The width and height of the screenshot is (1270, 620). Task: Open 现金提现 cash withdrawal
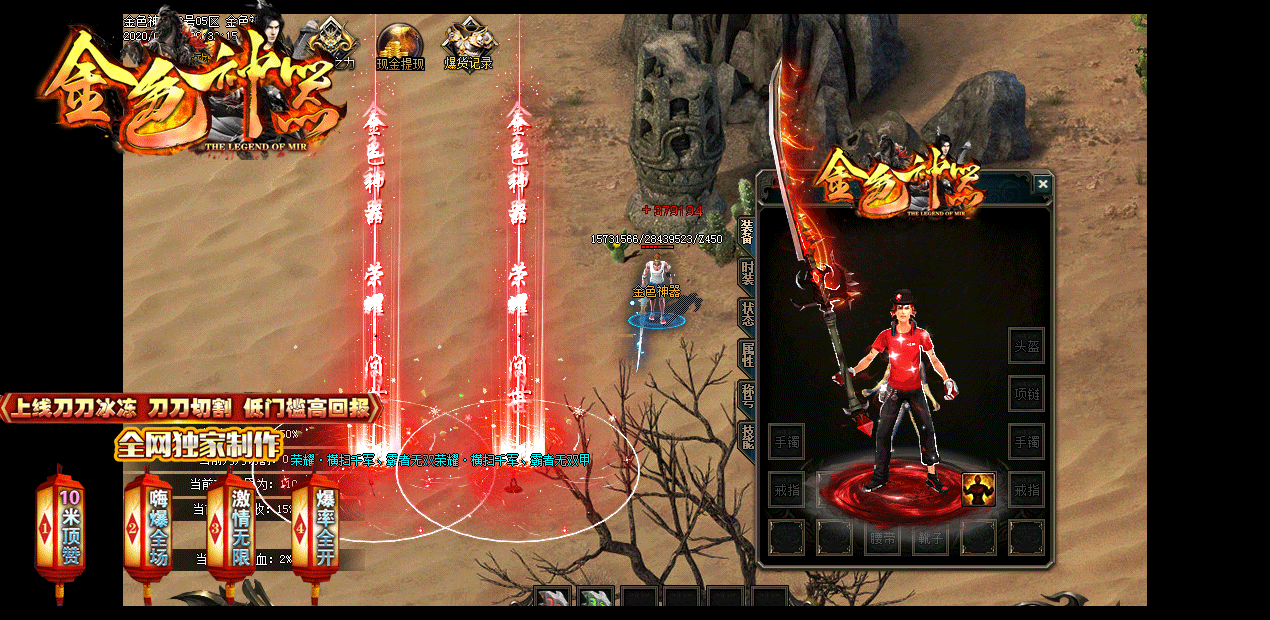400,46
